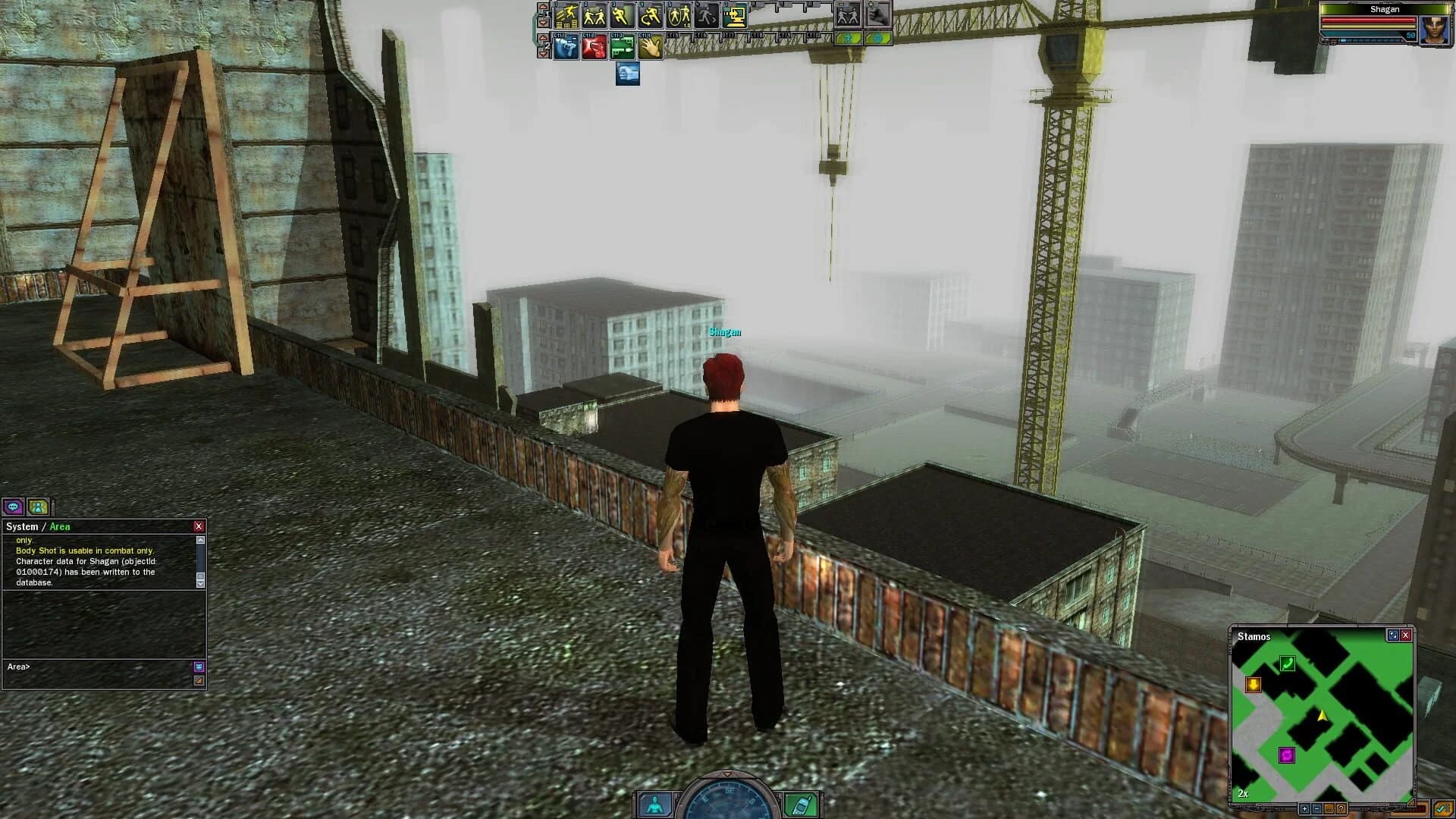1456x819 pixels.
Task: Select the open hand ability in slot Ctl4
Action: 649,48
